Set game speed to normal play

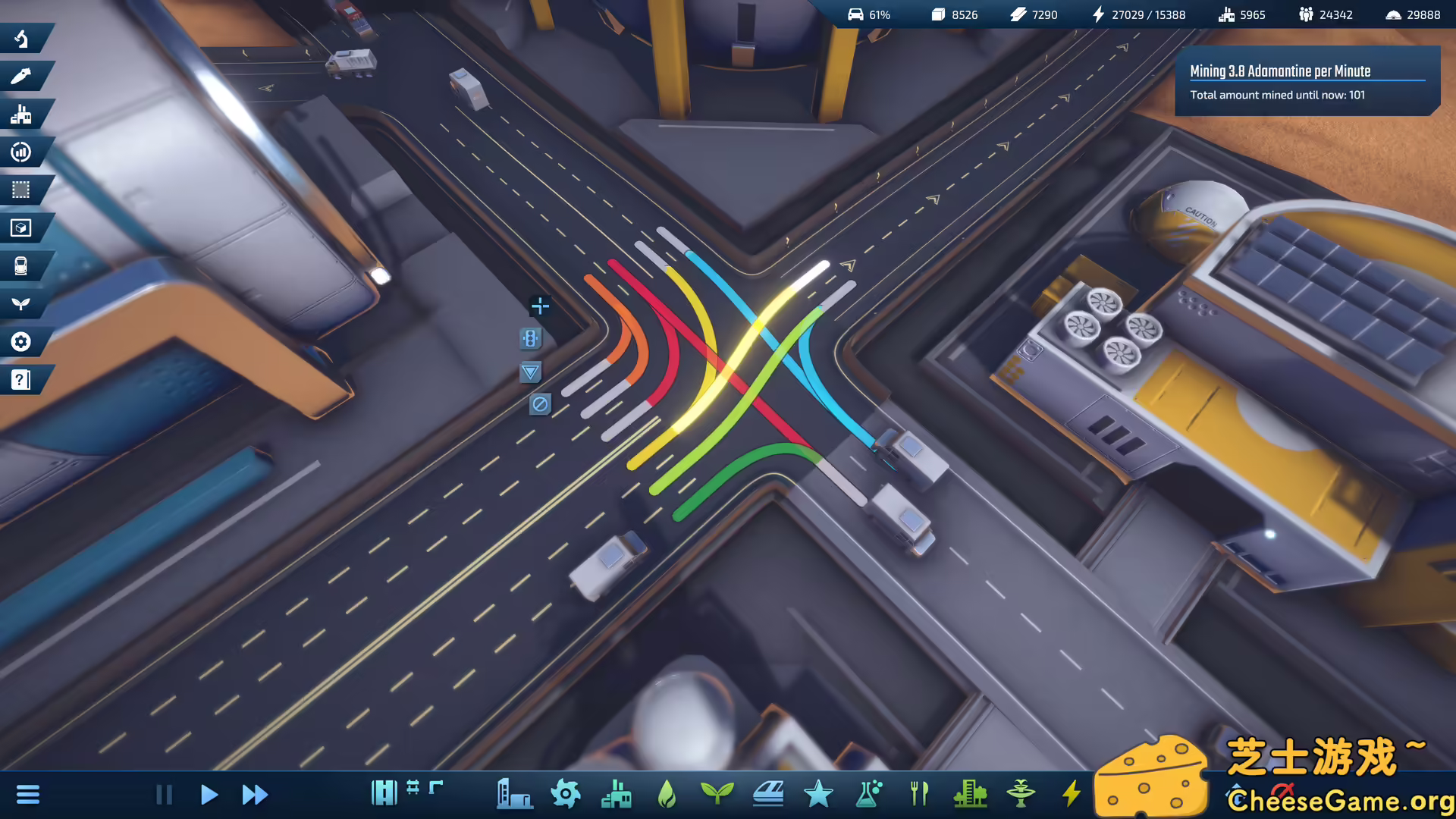click(209, 795)
